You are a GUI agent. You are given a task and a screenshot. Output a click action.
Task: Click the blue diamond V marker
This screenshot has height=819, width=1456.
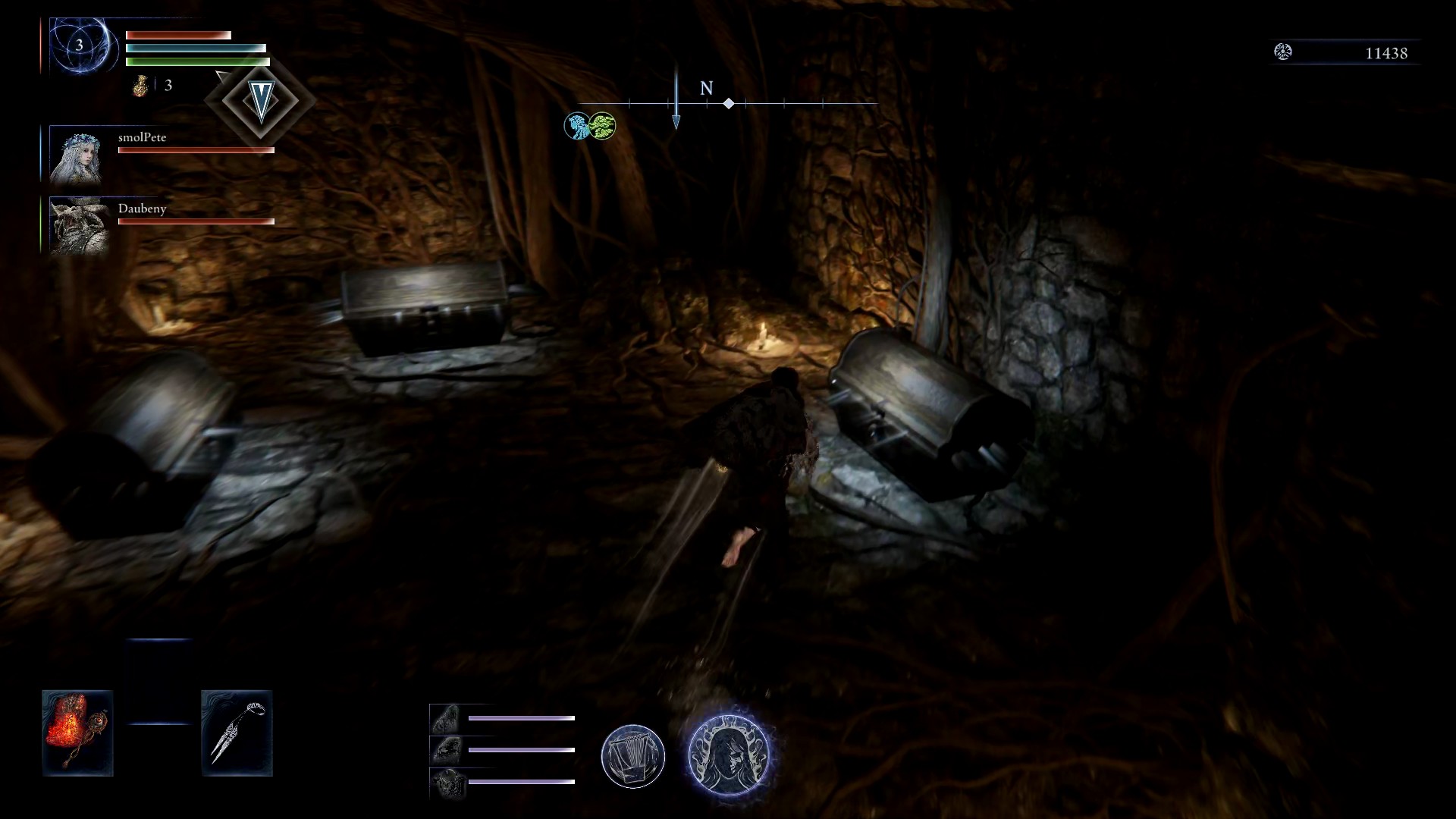pyautogui.click(x=260, y=100)
